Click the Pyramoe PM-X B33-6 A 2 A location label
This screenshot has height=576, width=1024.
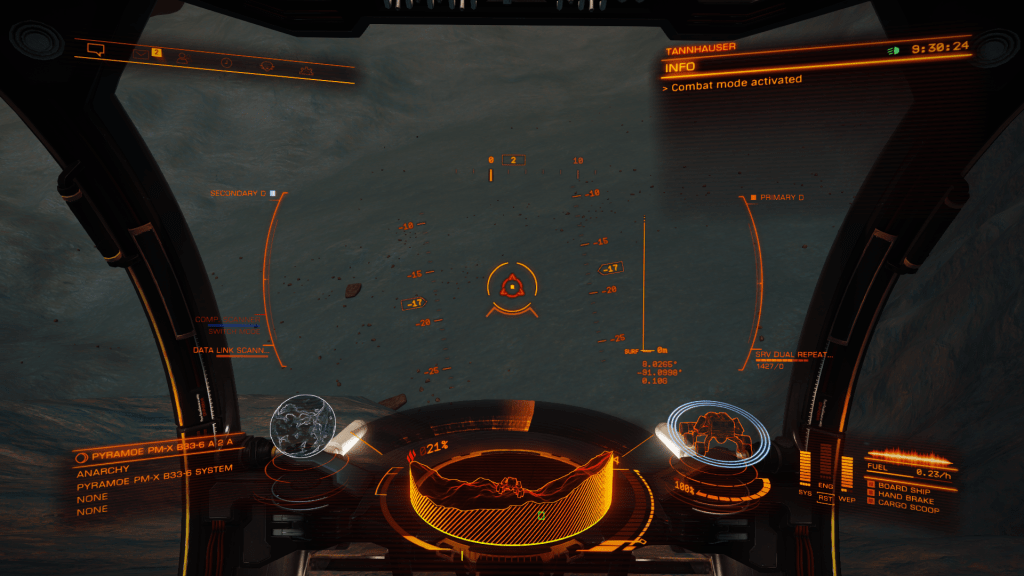point(155,453)
